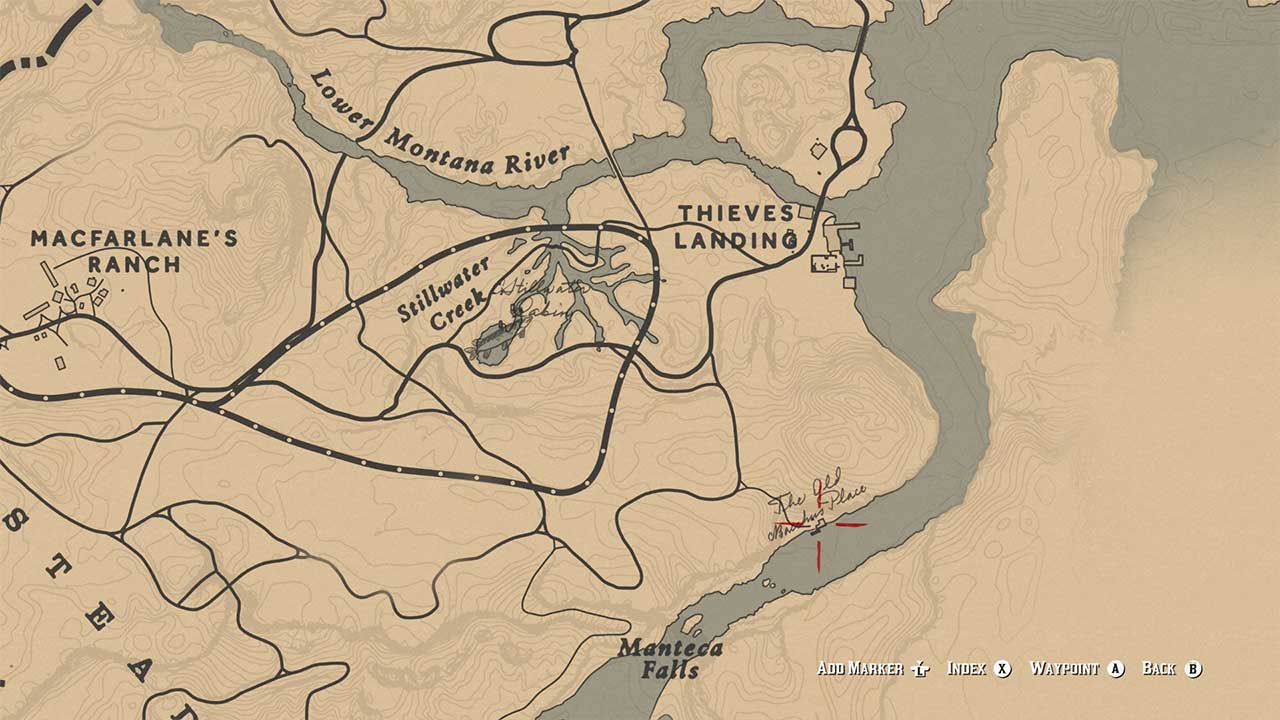Click the Back B button icon
This screenshot has width=1280, height=720.
coord(1192,668)
